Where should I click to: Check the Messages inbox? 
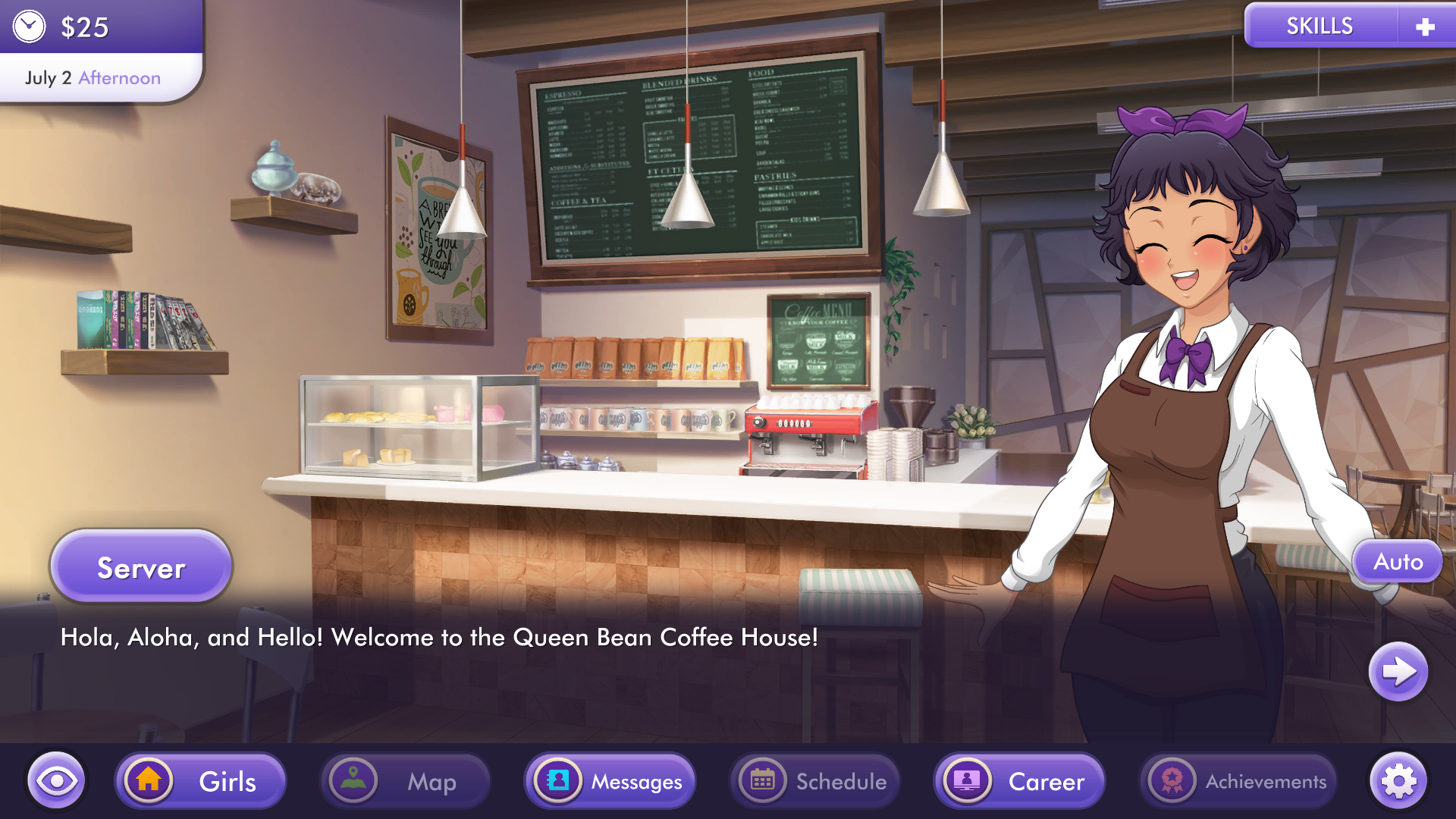(610, 781)
